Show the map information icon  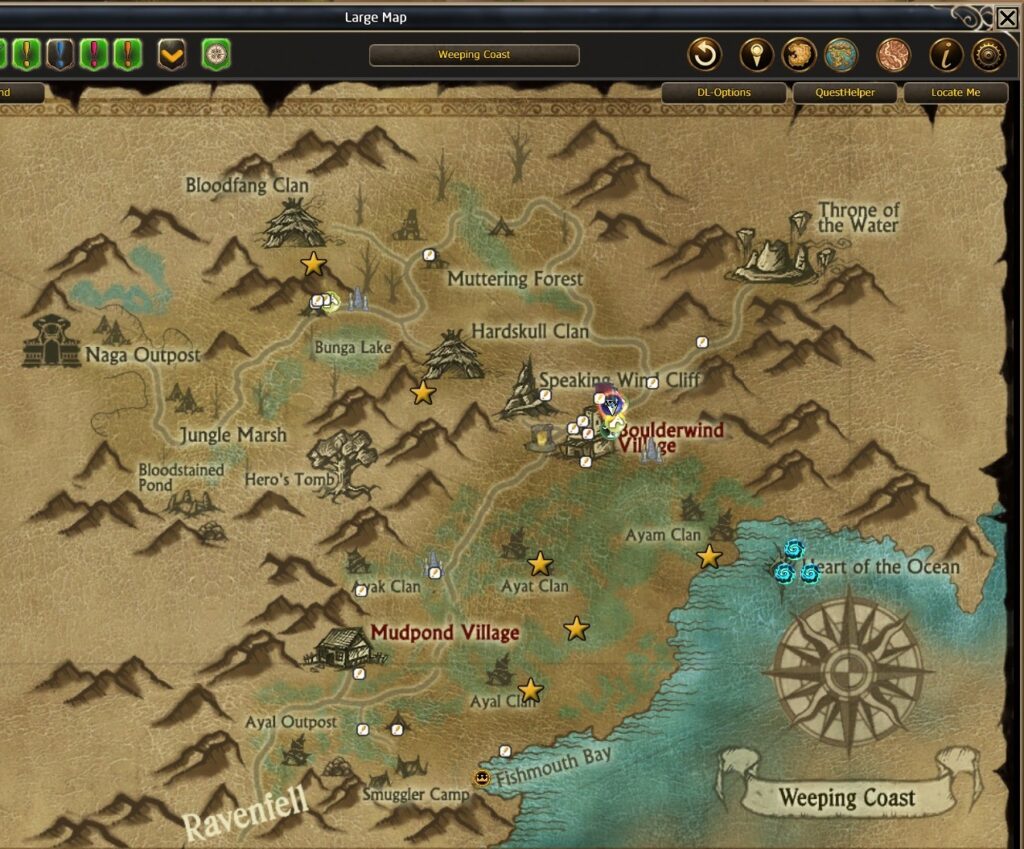(946, 55)
